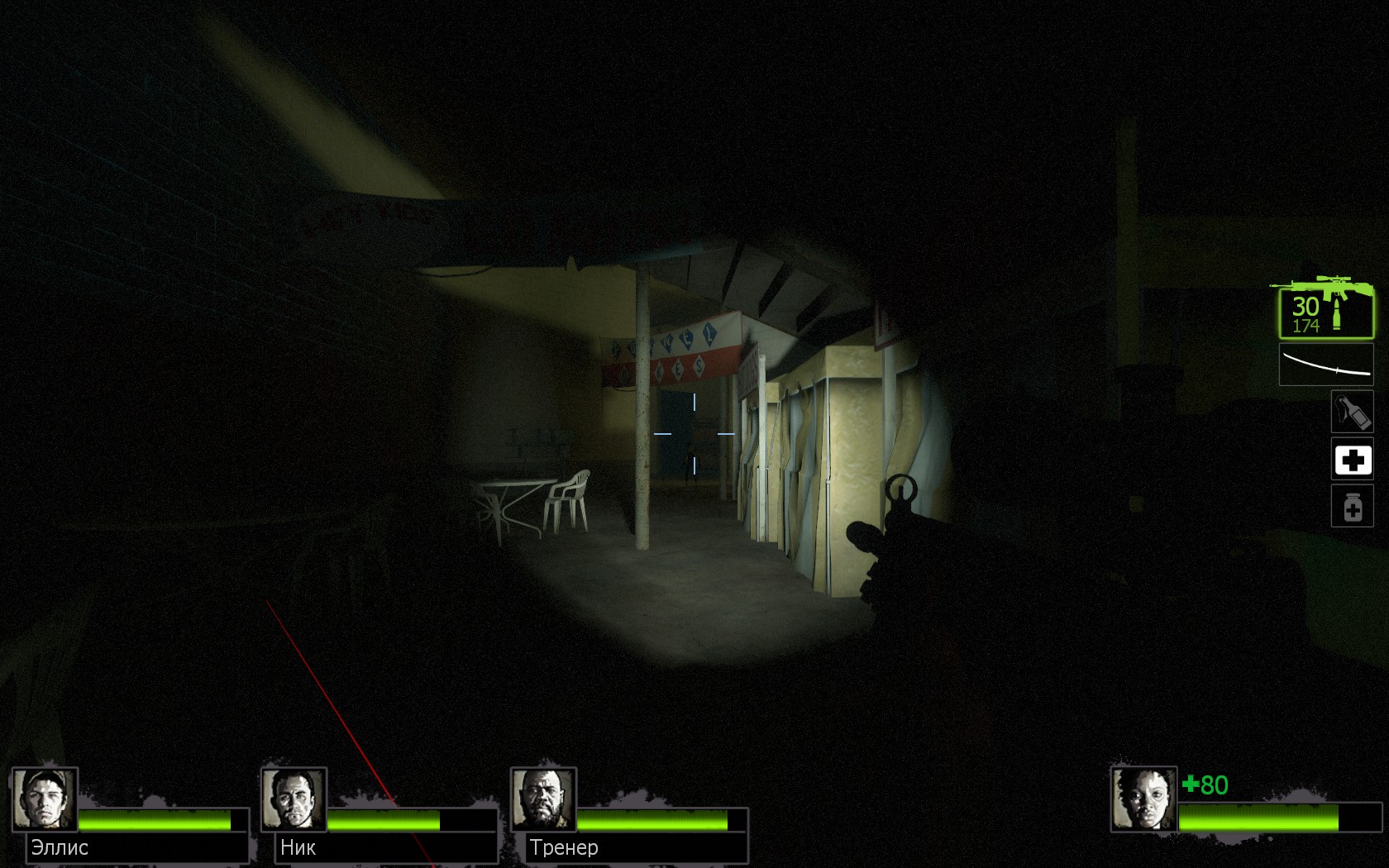The width and height of the screenshot is (1389, 868).
Task: Pick the pain pills bottle slot
Action: click(x=1352, y=506)
